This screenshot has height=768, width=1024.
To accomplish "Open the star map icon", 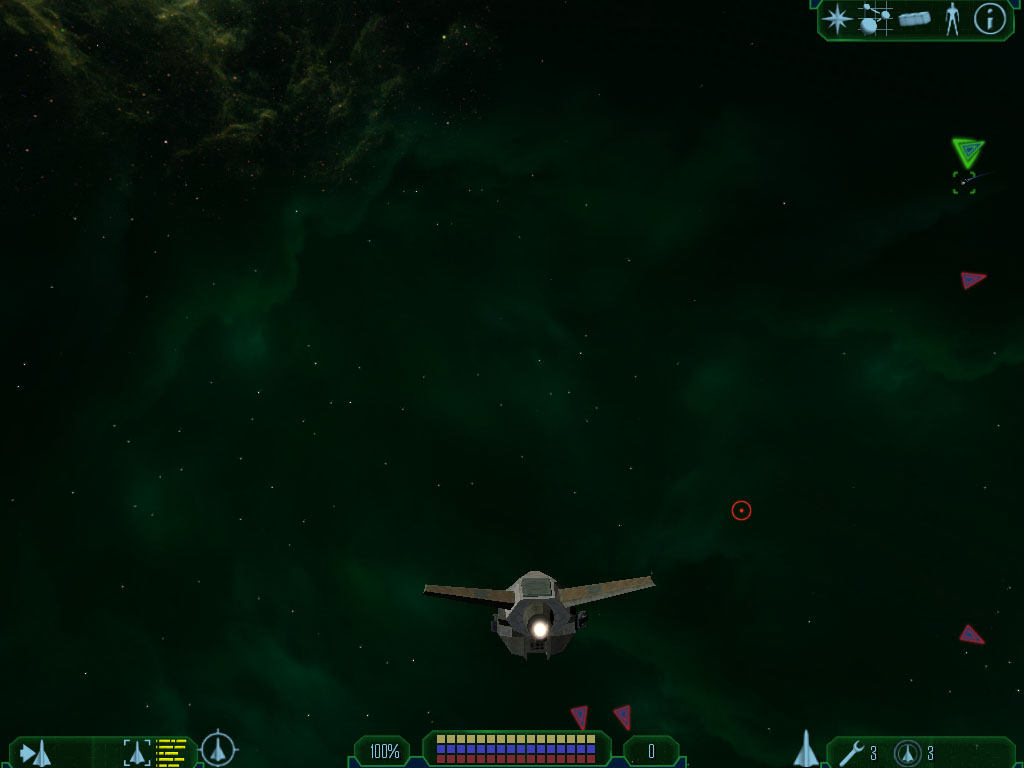I will (836, 19).
